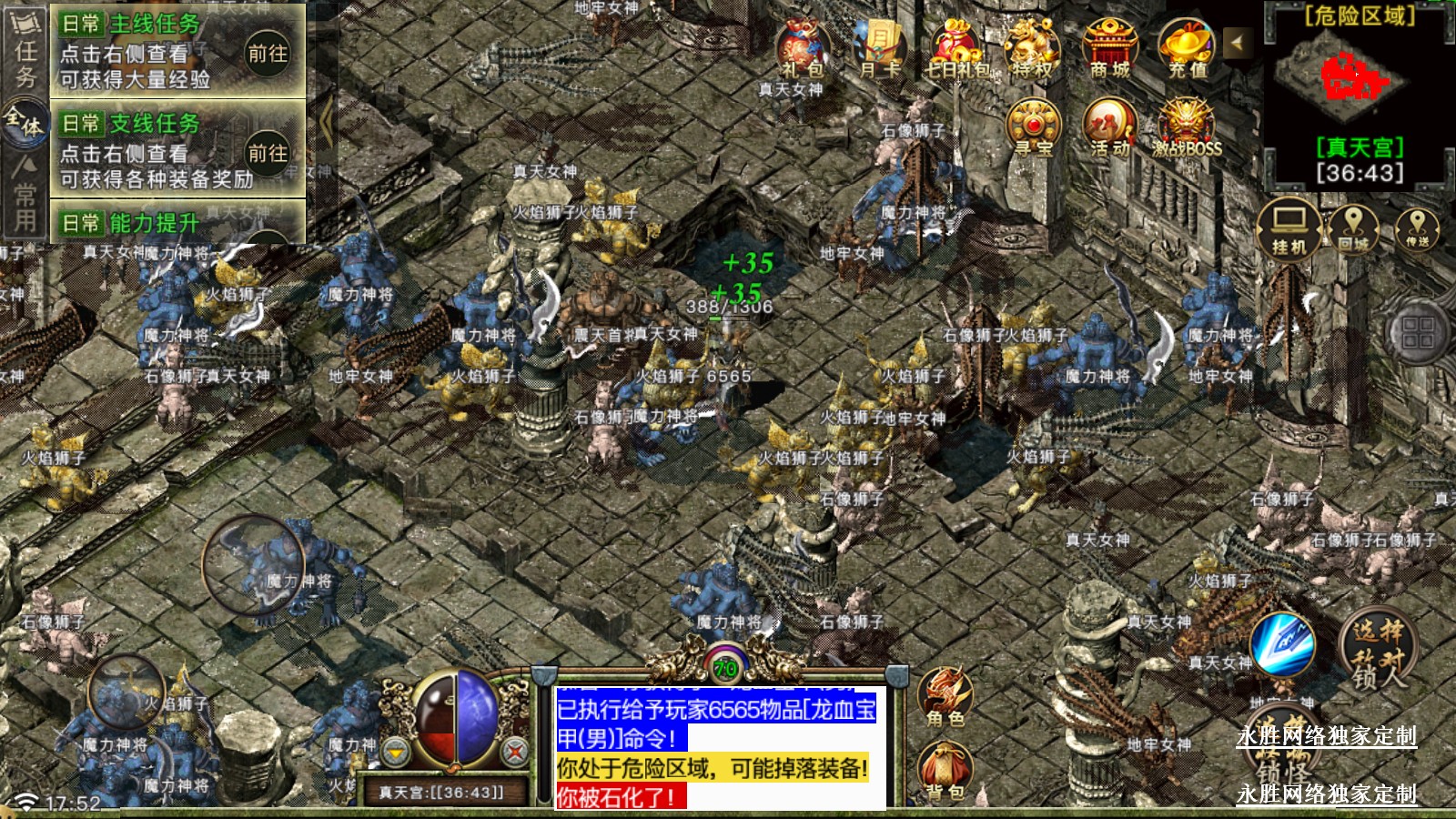Open the 月卡 monthly card icon
1456x819 pixels.
point(879,50)
